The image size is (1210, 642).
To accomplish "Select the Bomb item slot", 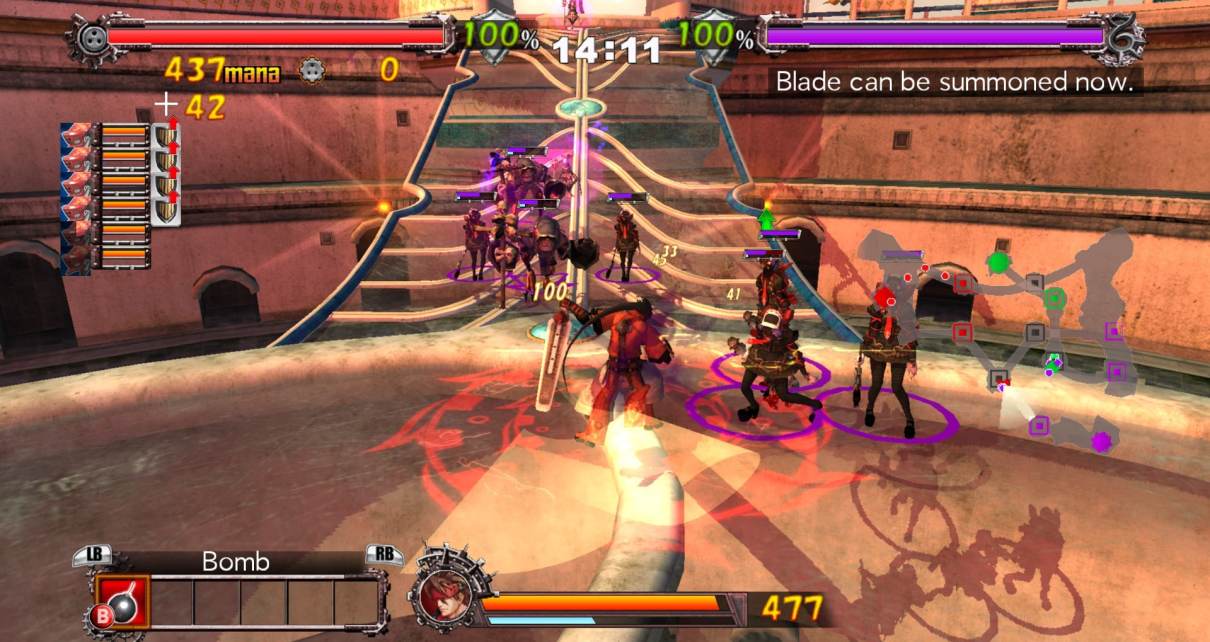I will click(x=122, y=601).
